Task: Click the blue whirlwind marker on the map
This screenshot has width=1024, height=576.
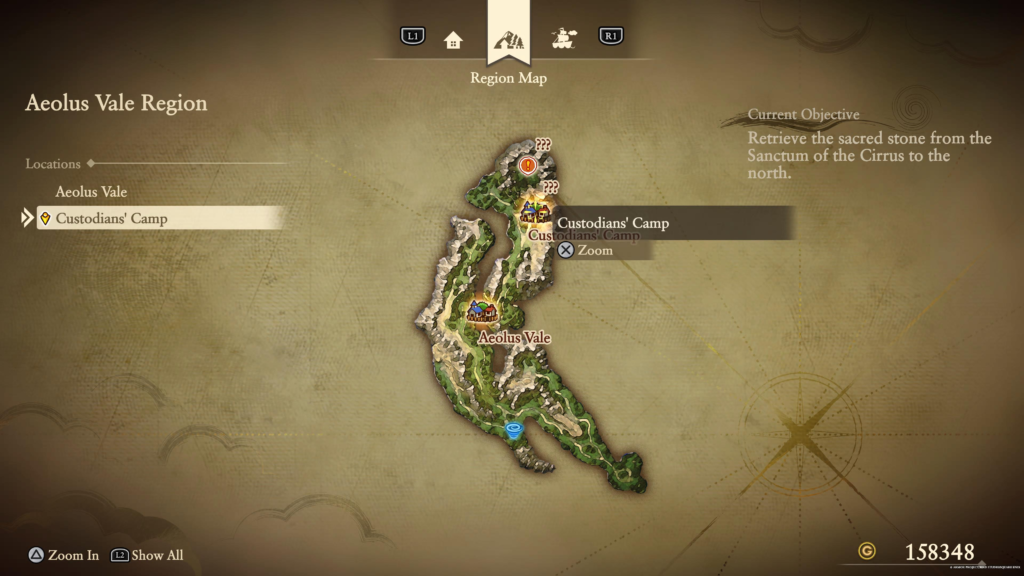Action: pyautogui.click(x=514, y=431)
